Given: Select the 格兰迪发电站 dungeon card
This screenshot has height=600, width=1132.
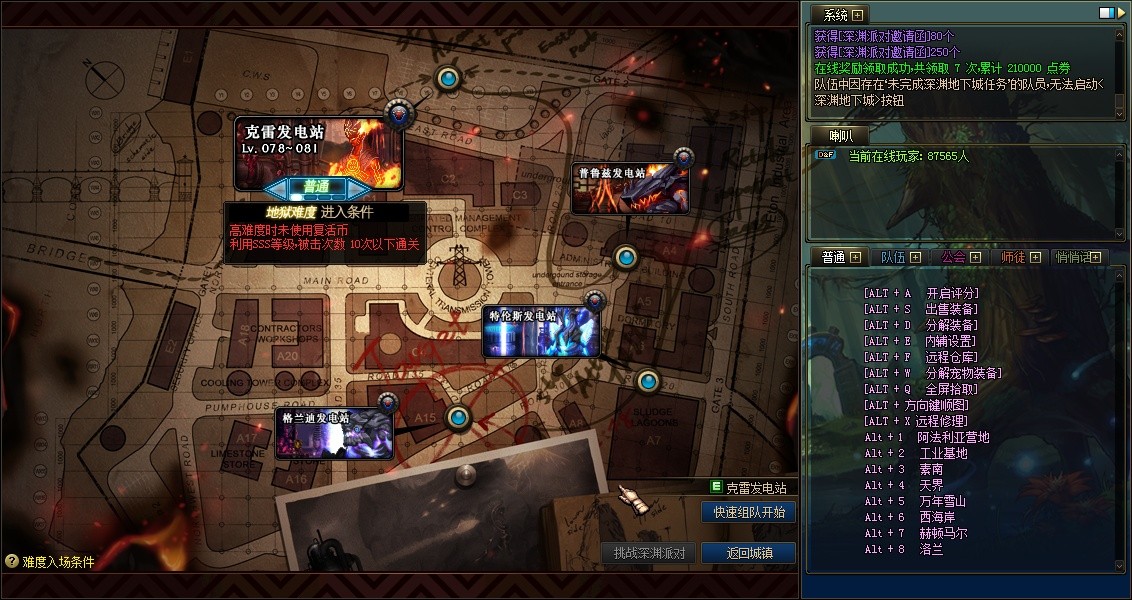Looking at the screenshot, I should (334, 434).
